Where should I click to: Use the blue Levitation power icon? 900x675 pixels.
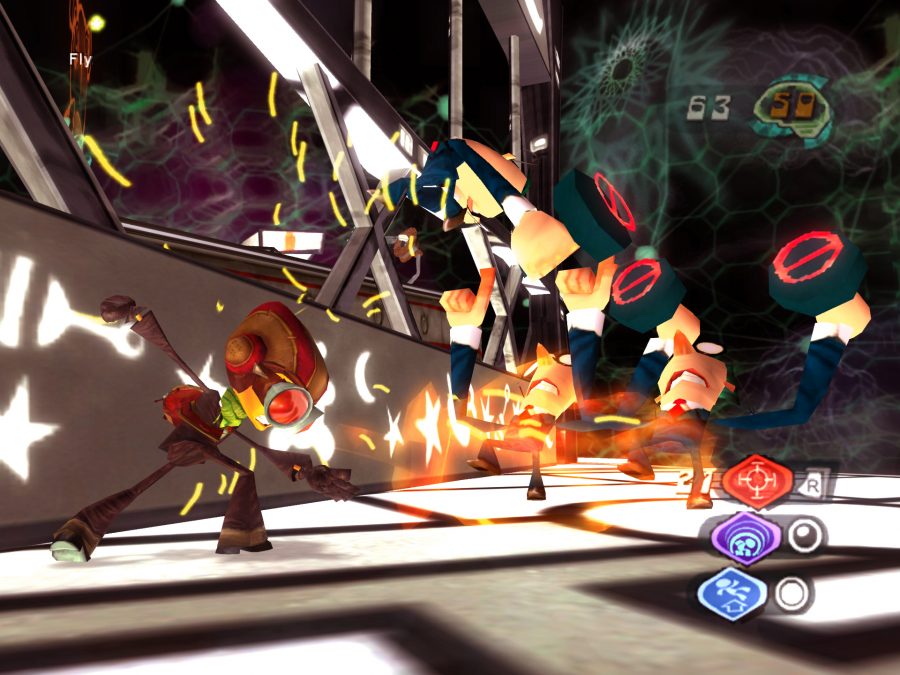tap(733, 594)
